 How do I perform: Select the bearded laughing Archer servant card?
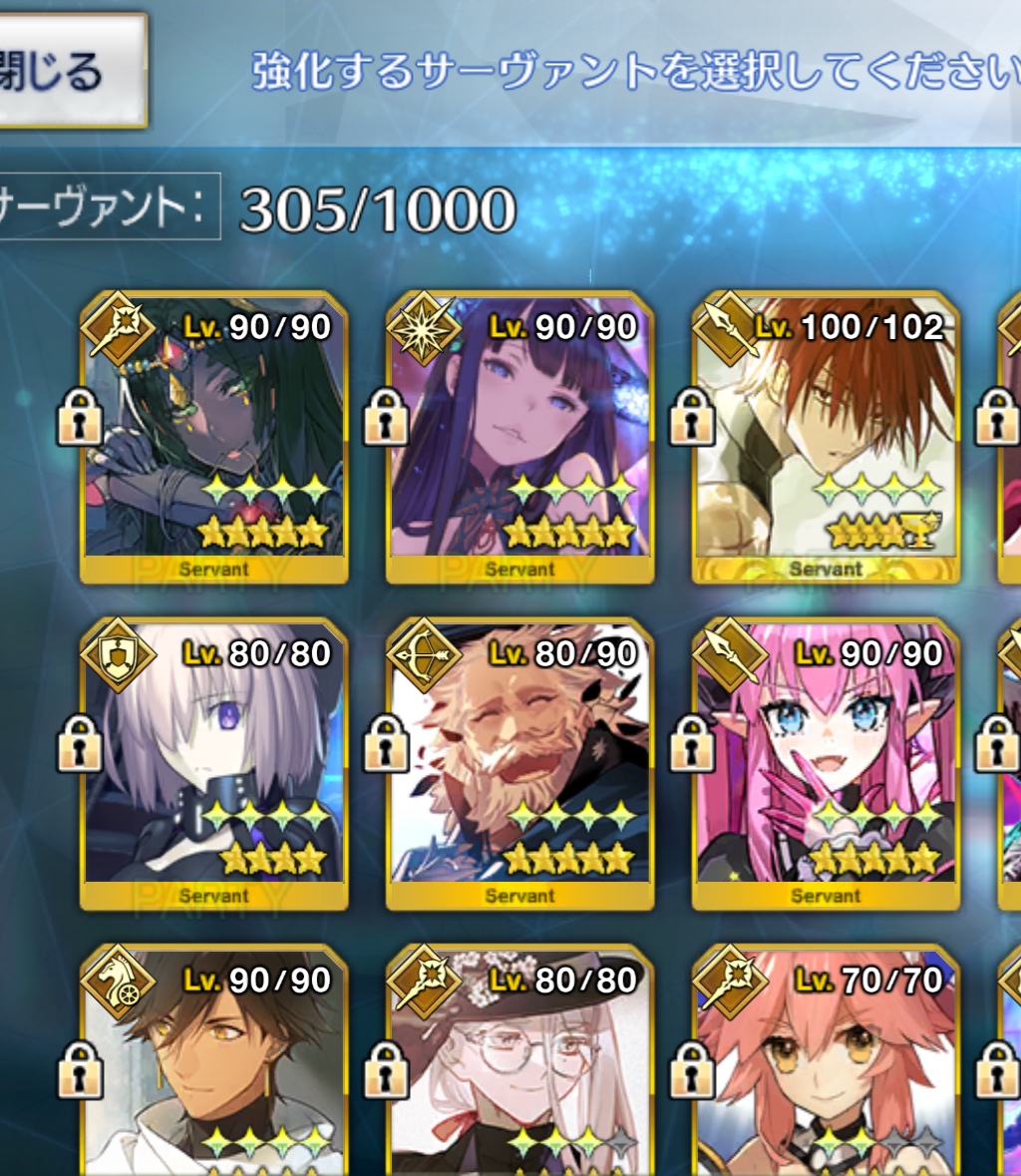click(x=518, y=766)
